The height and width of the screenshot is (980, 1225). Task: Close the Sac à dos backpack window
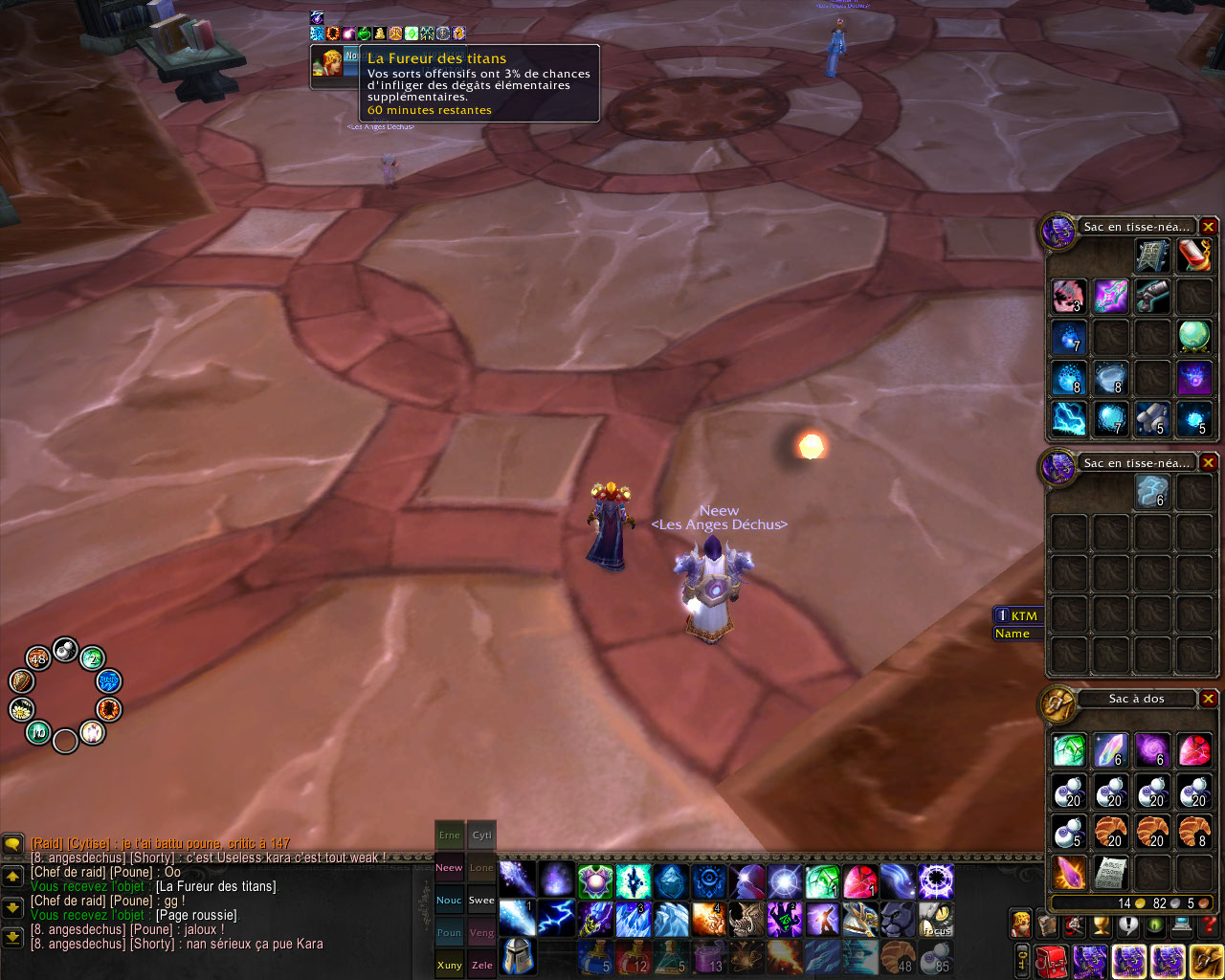1209,699
